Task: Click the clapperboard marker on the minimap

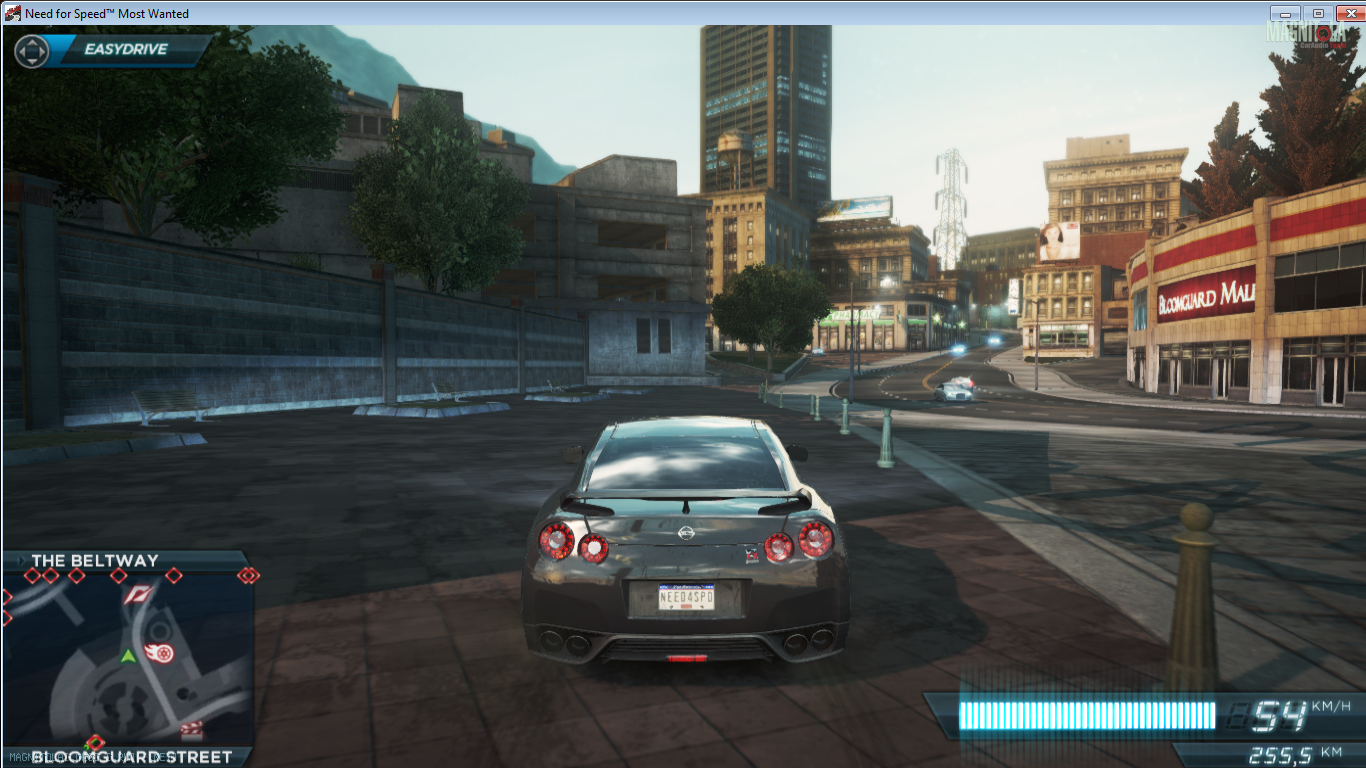Action: point(191,729)
